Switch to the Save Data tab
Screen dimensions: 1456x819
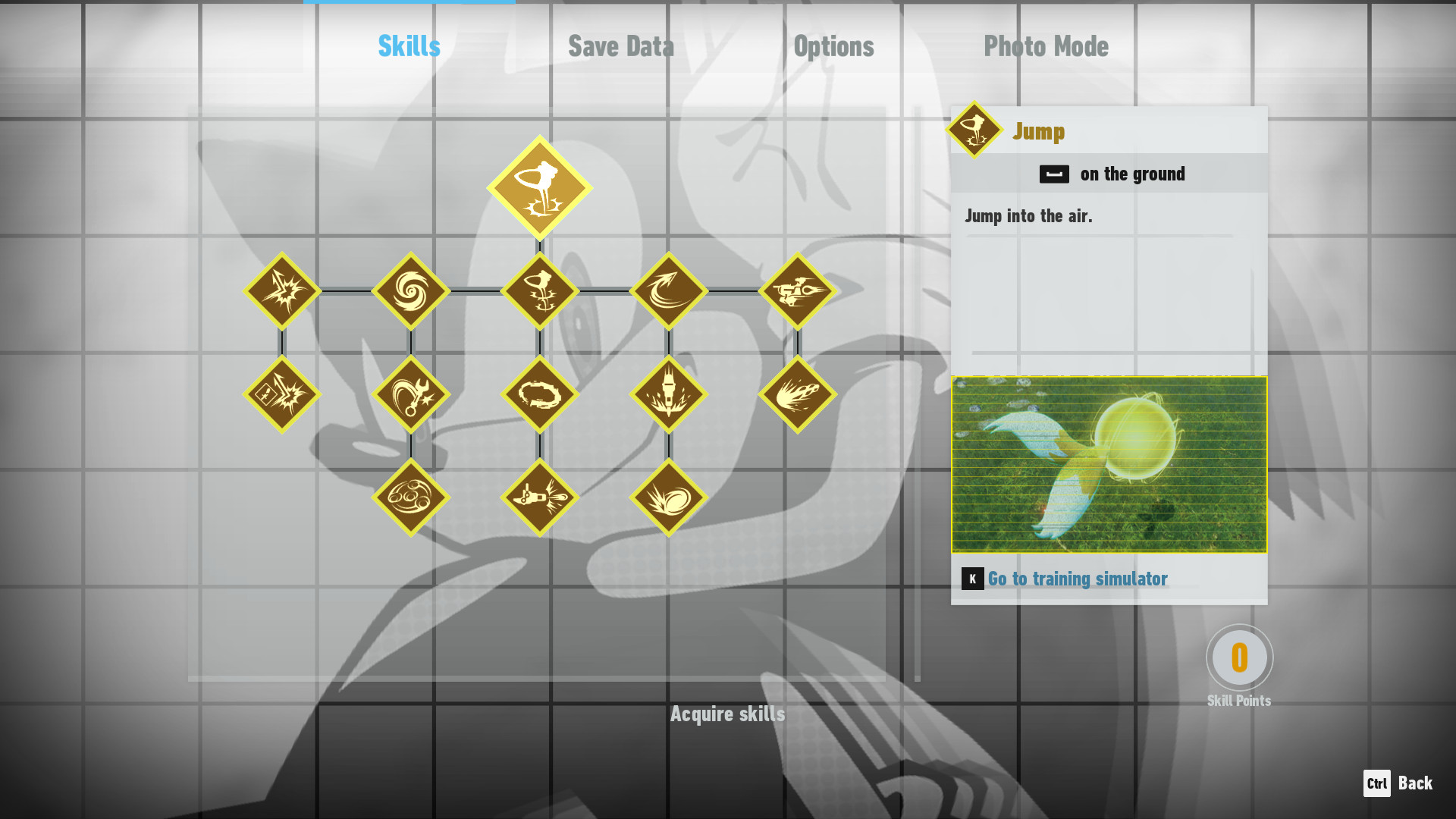coord(621,45)
